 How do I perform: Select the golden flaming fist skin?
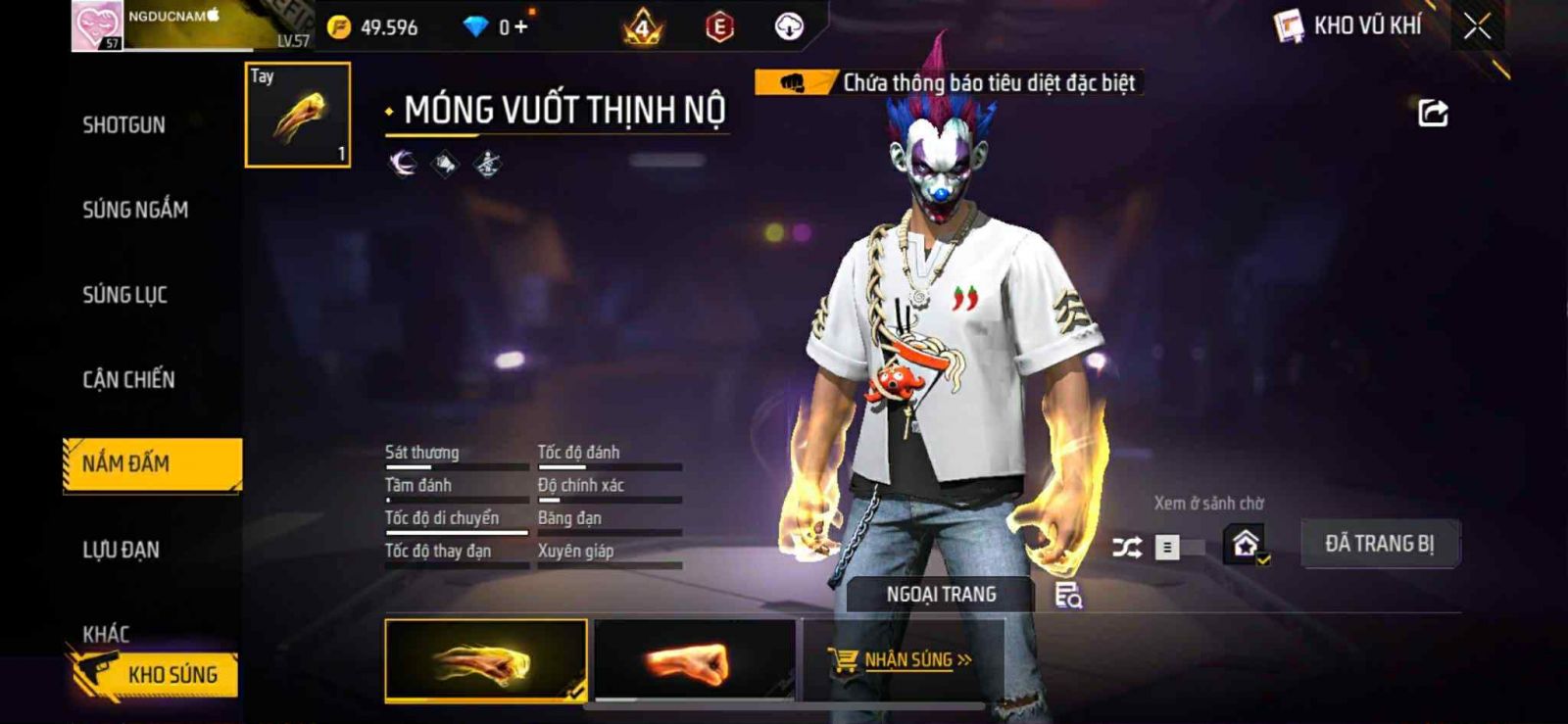point(486,661)
